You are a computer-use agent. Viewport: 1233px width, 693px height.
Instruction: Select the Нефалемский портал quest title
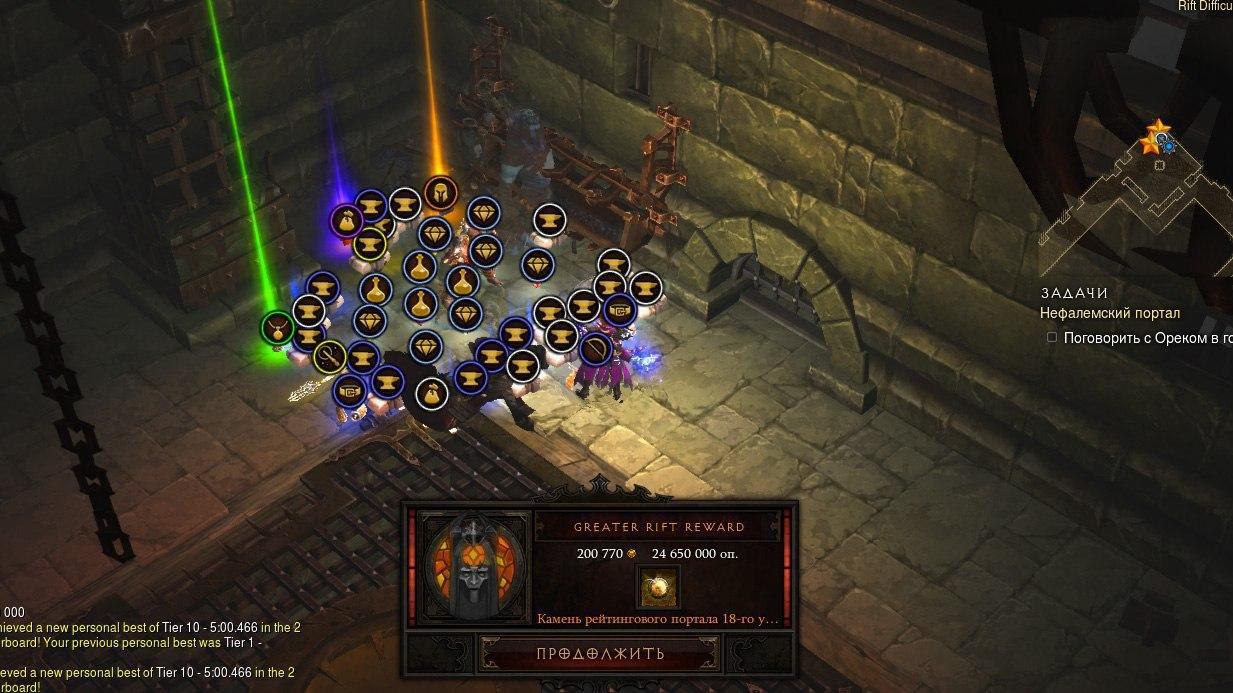tap(1109, 313)
